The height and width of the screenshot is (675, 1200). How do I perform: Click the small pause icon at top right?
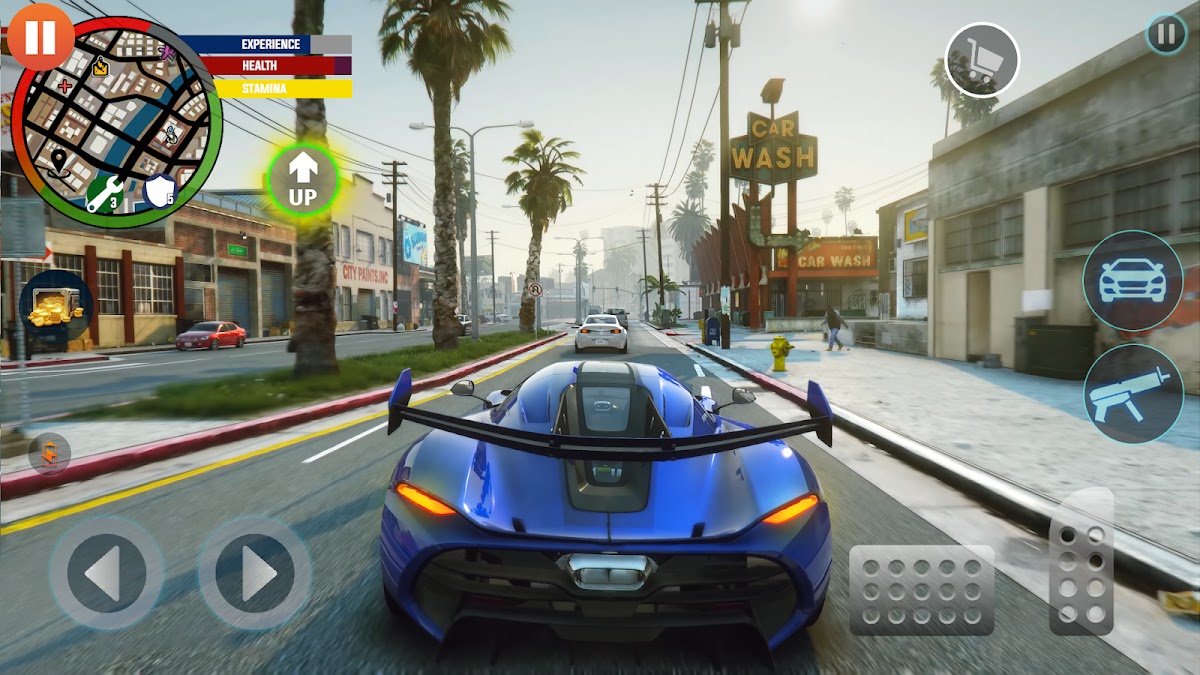pyautogui.click(x=1166, y=34)
